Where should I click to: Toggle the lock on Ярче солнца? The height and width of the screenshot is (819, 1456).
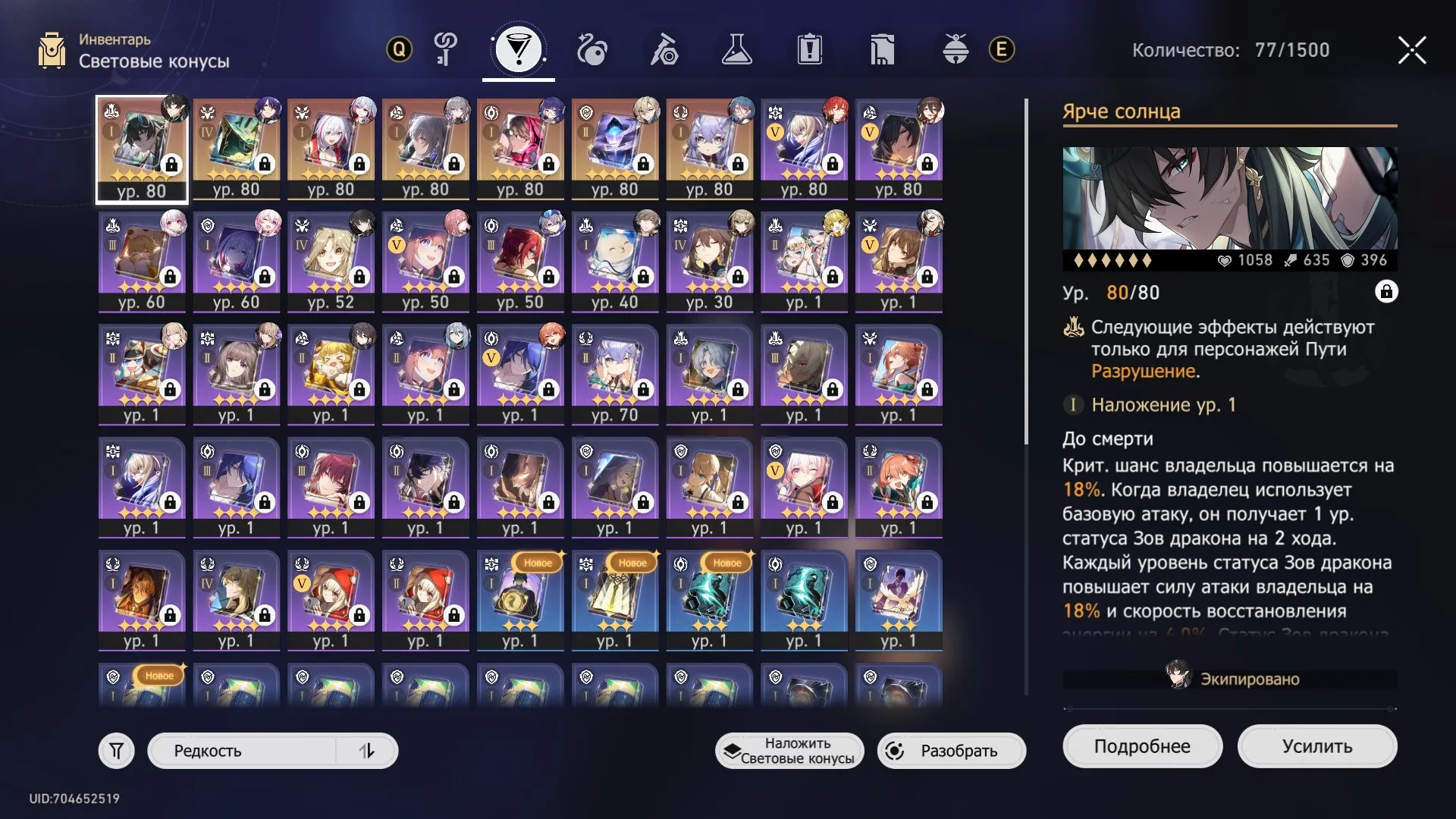pos(1386,292)
